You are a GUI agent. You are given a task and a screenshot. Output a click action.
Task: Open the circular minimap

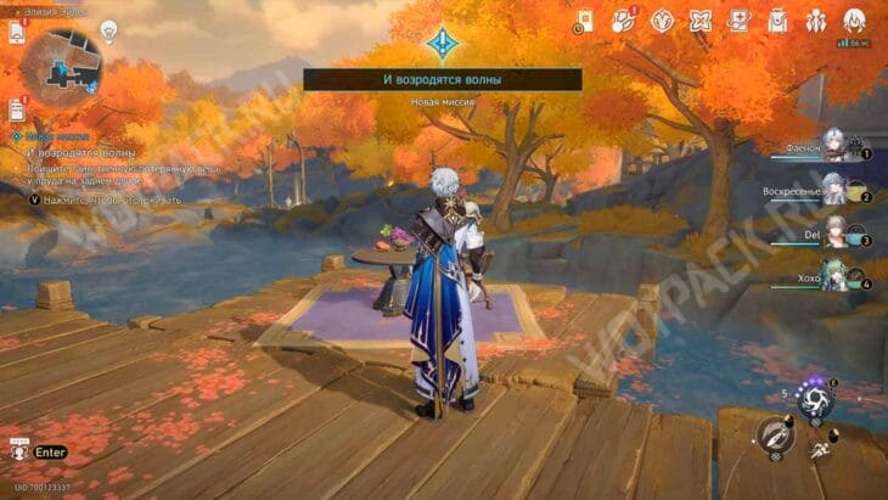[62, 67]
